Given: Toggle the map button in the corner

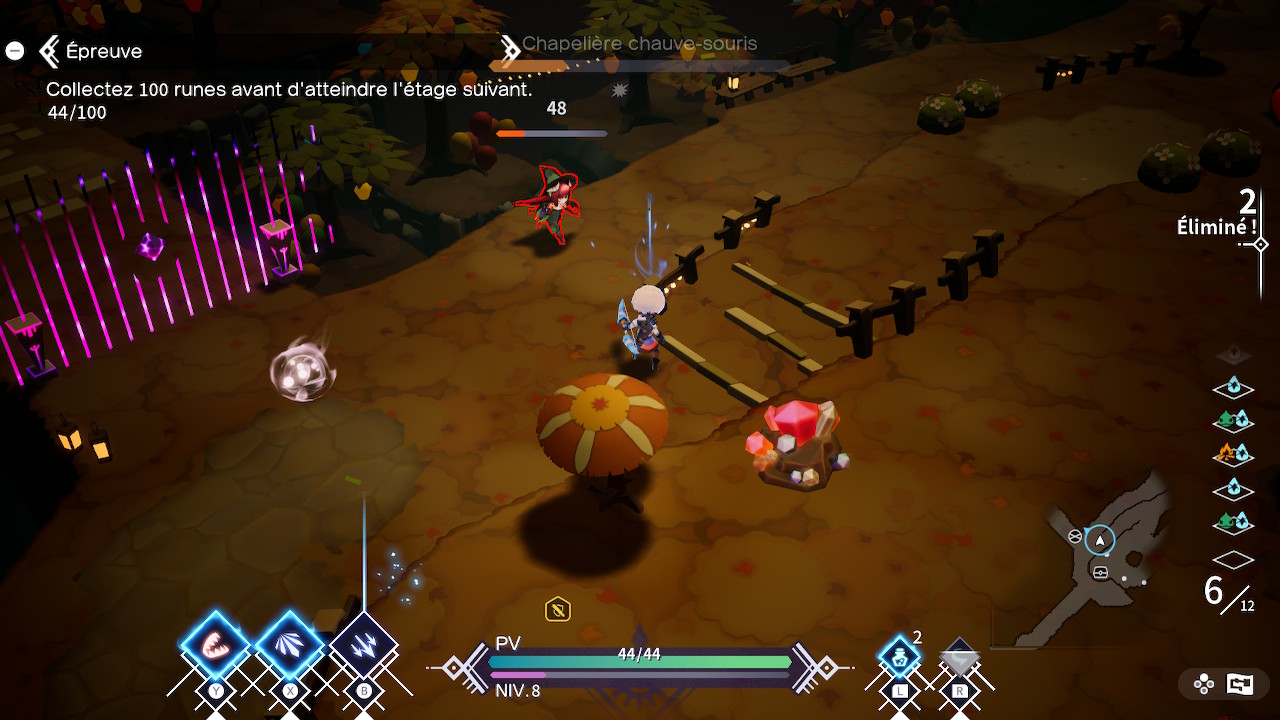Looking at the screenshot, I should point(1240,684).
